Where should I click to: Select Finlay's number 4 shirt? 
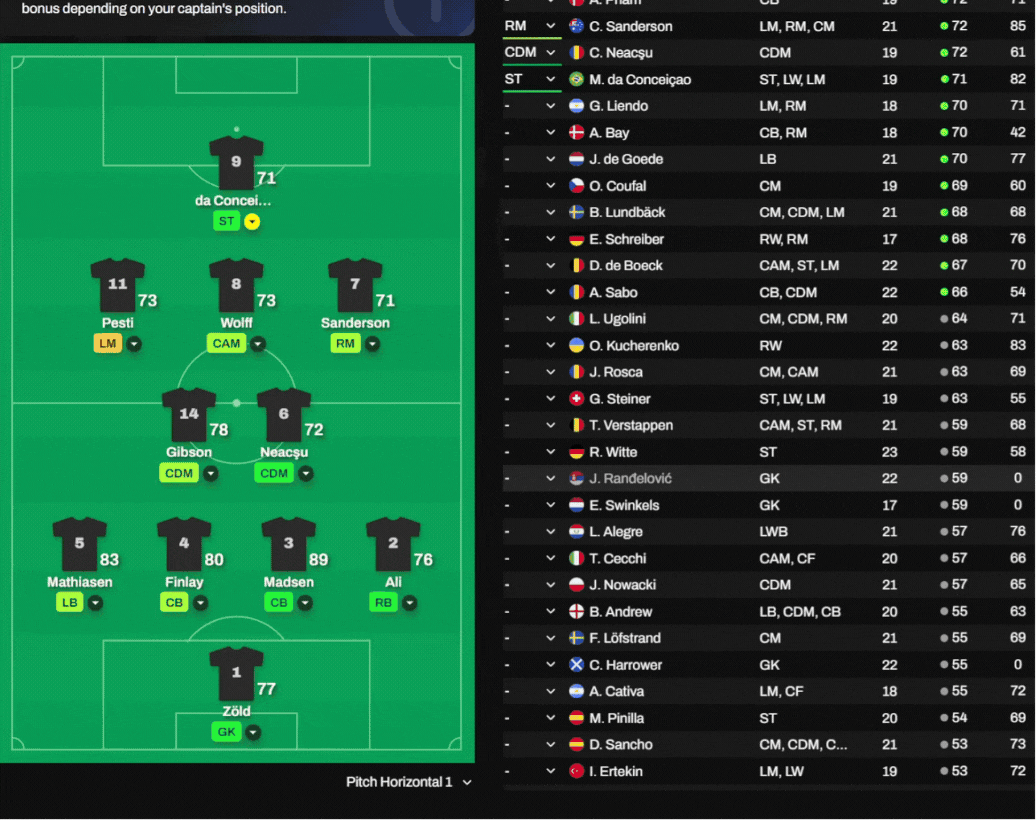[184, 544]
